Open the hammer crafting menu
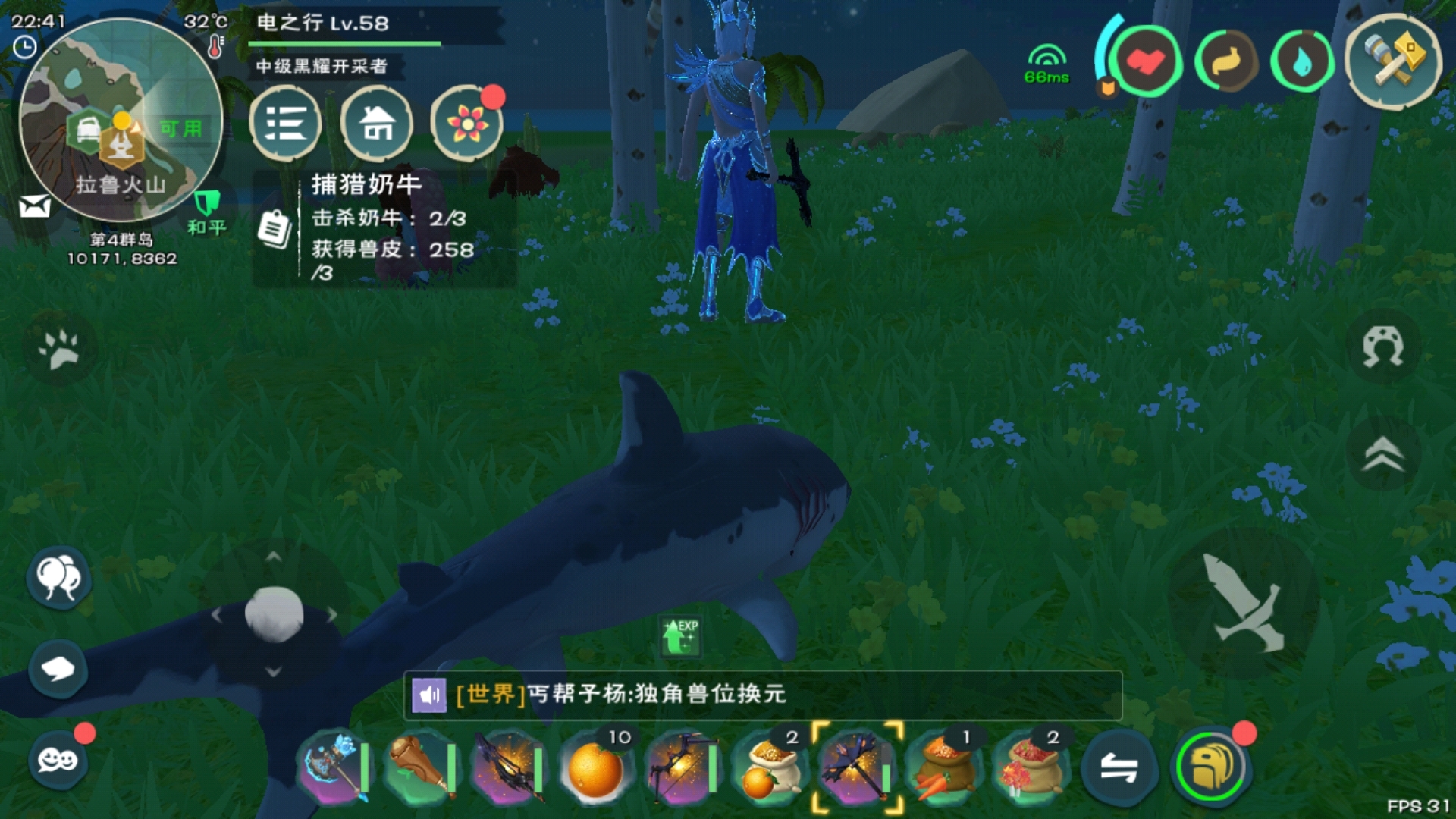 tap(1392, 61)
